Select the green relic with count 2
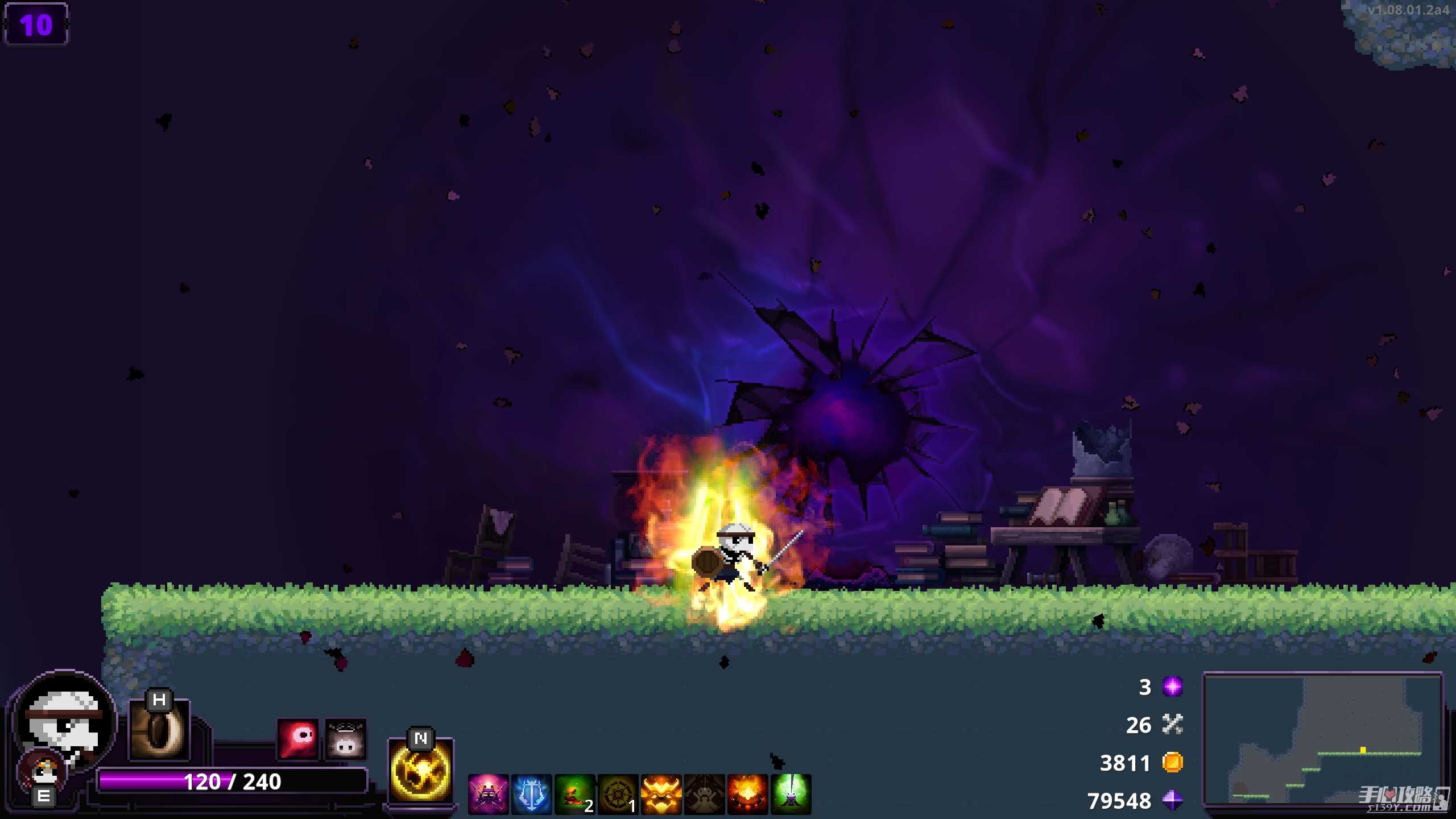 574,794
